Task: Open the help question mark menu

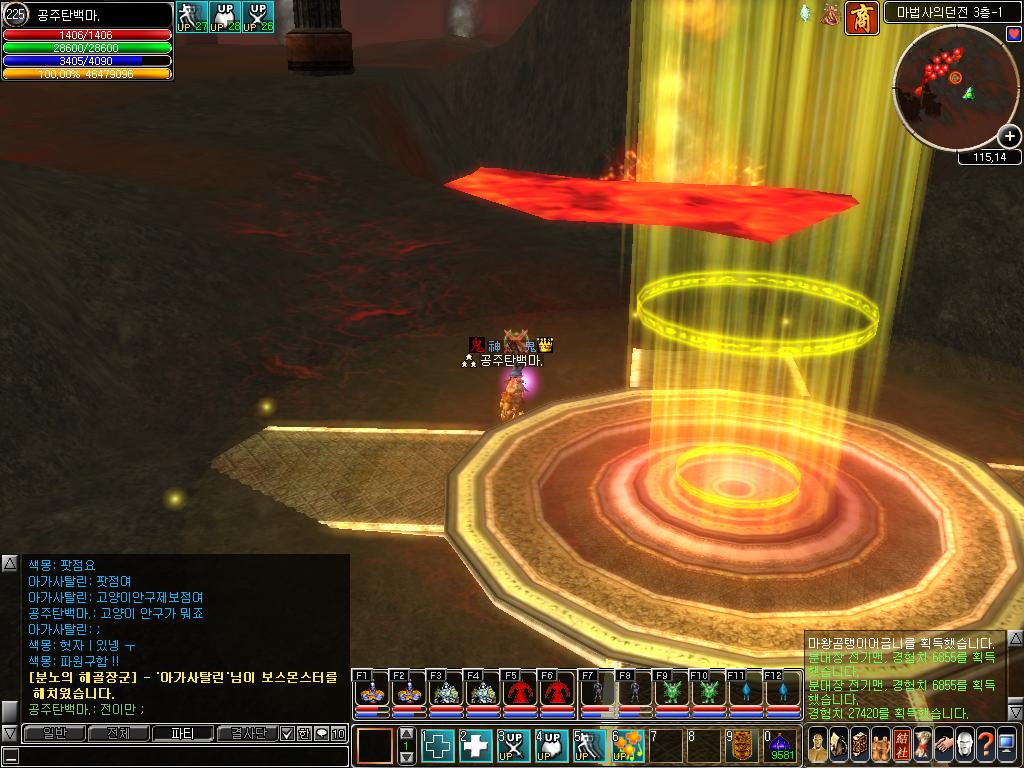Action: (985, 744)
